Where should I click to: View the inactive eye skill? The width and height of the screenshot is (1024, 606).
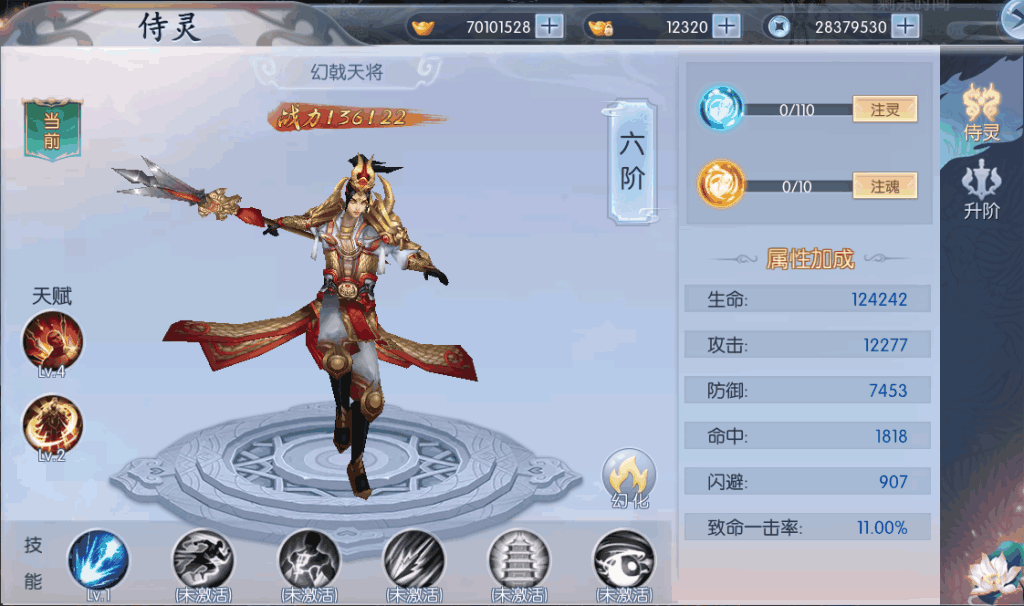623,559
